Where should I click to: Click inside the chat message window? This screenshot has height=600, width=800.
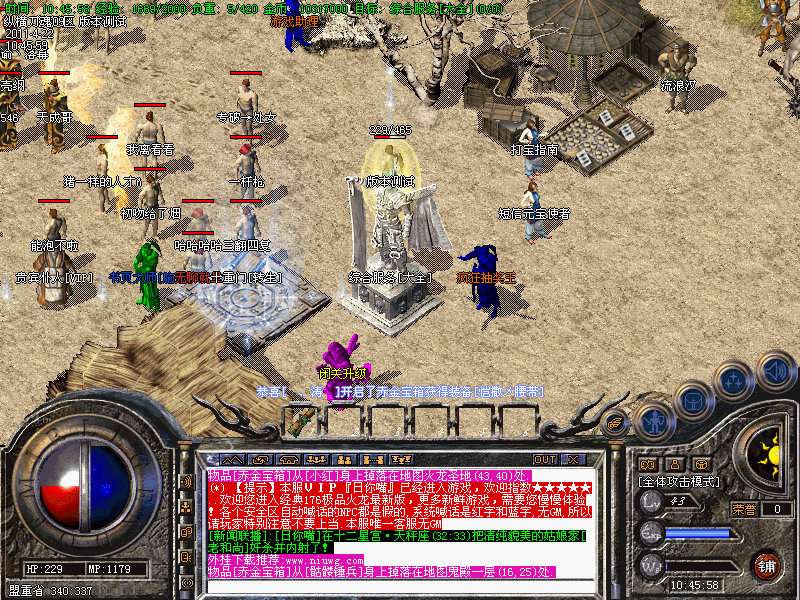click(x=398, y=520)
